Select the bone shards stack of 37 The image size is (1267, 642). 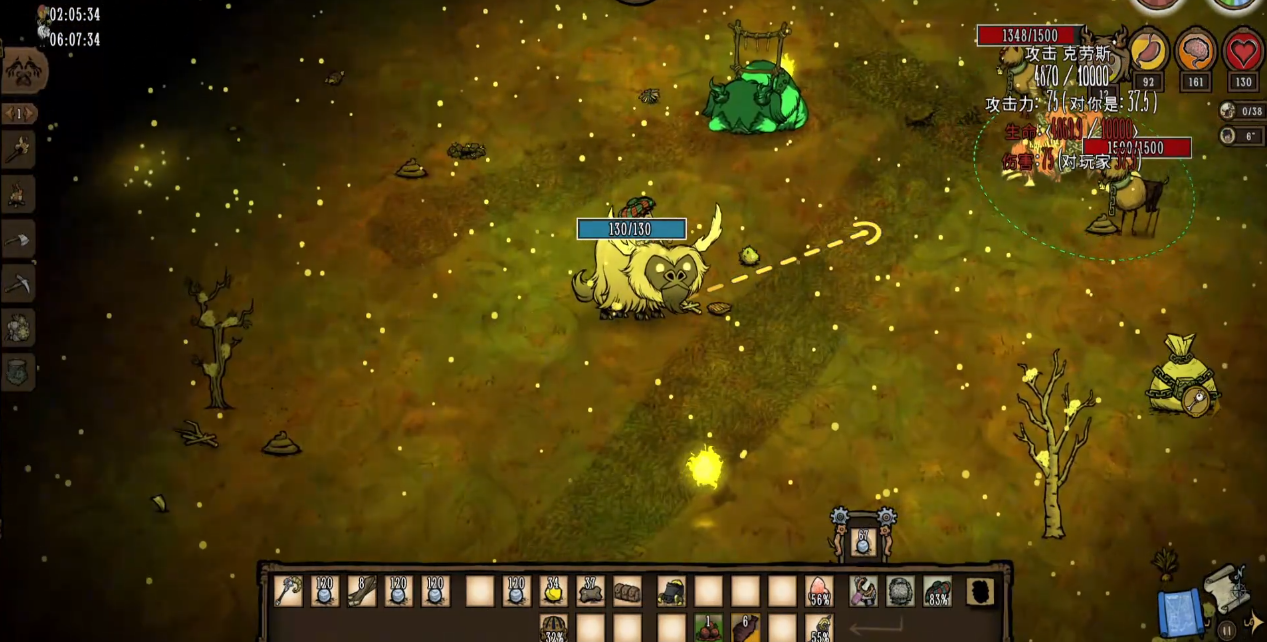[590, 590]
